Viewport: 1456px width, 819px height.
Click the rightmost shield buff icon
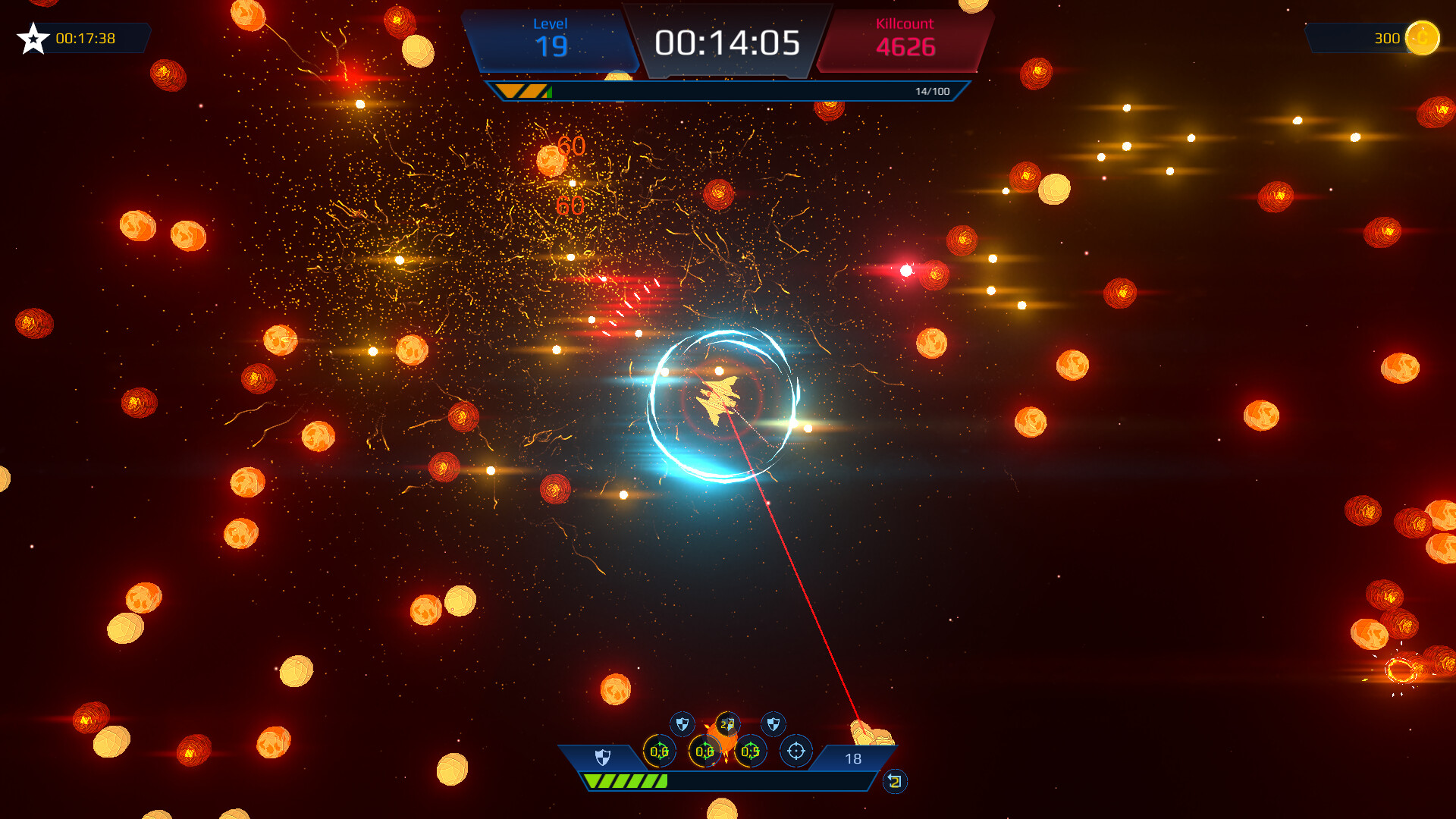click(772, 723)
